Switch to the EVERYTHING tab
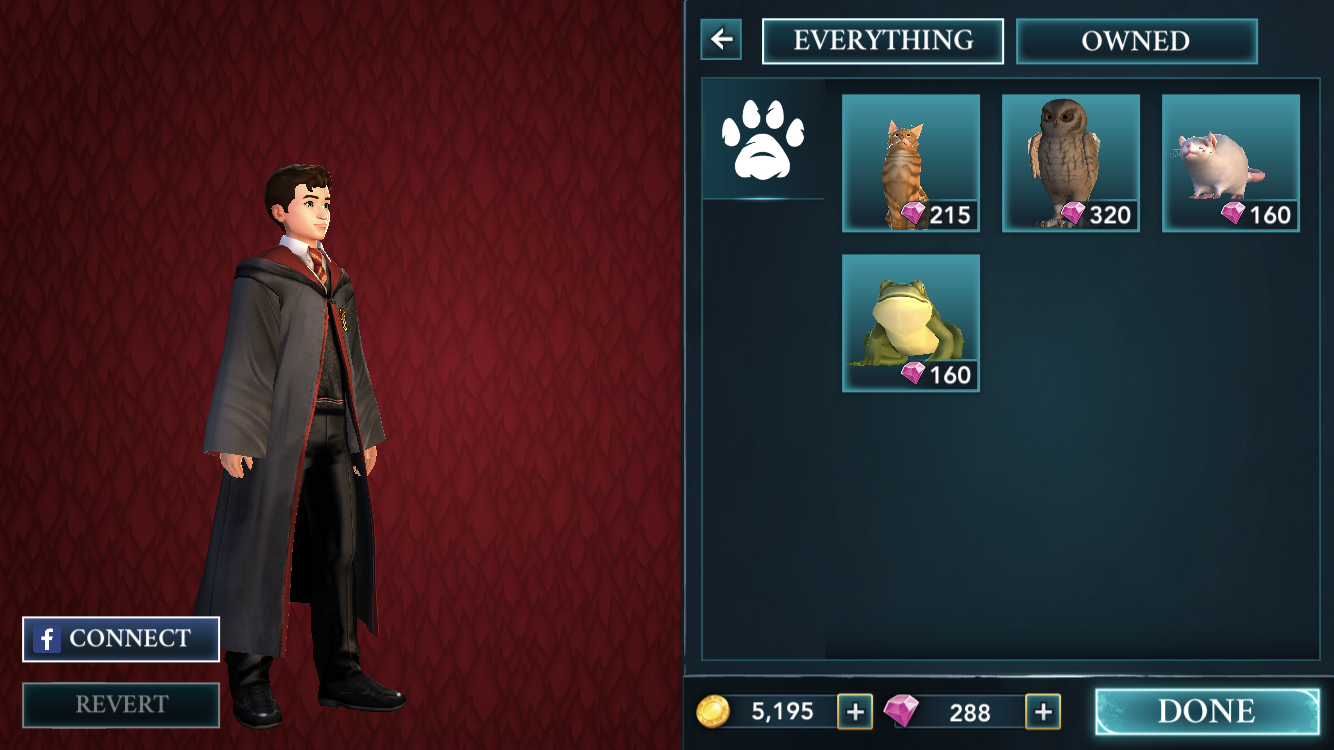Viewport: 1334px width, 750px height. click(883, 40)
